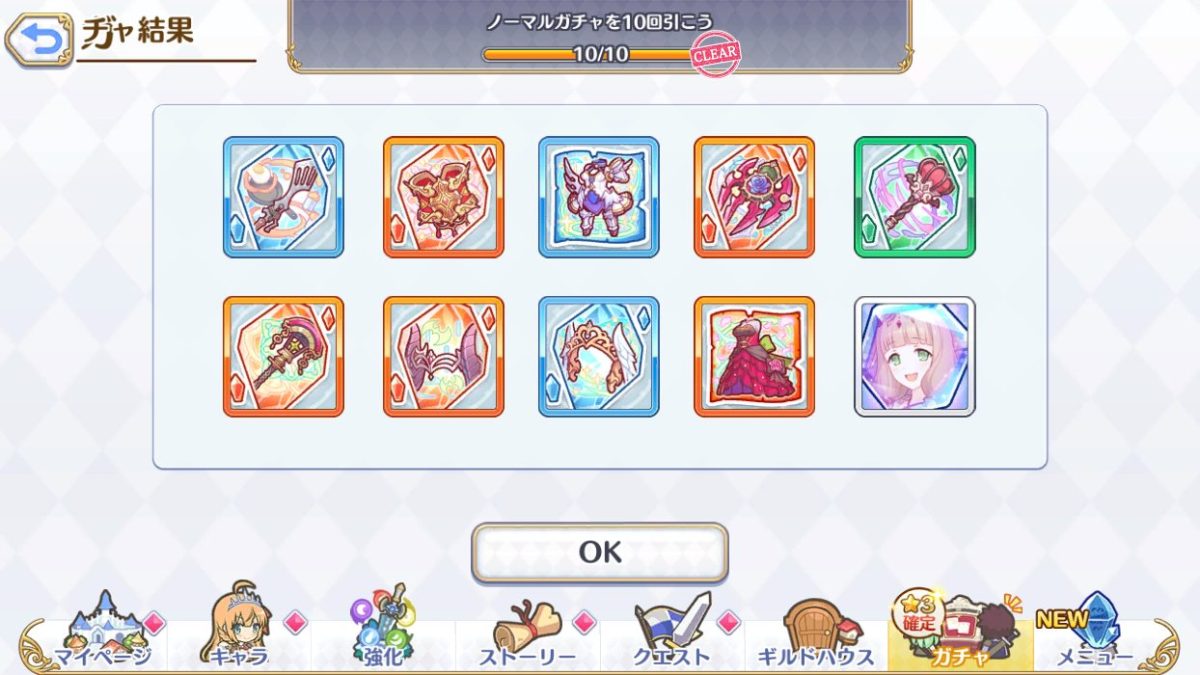
Task: Visit the ギルドハウス guild house tab
Action: click(x=816, y=631)
